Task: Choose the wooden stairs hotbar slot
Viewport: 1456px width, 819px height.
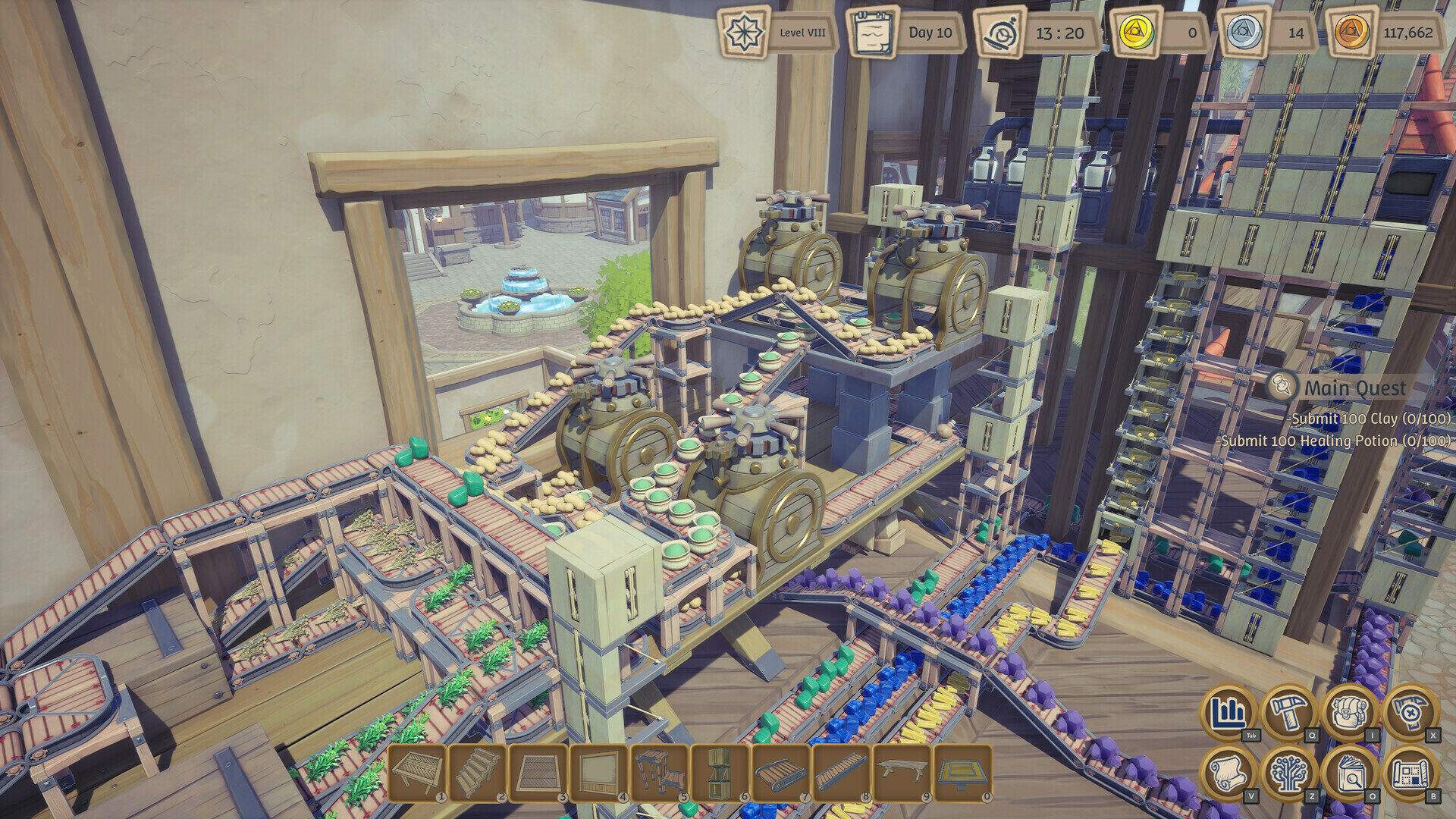Action: [x=478, y=773]
